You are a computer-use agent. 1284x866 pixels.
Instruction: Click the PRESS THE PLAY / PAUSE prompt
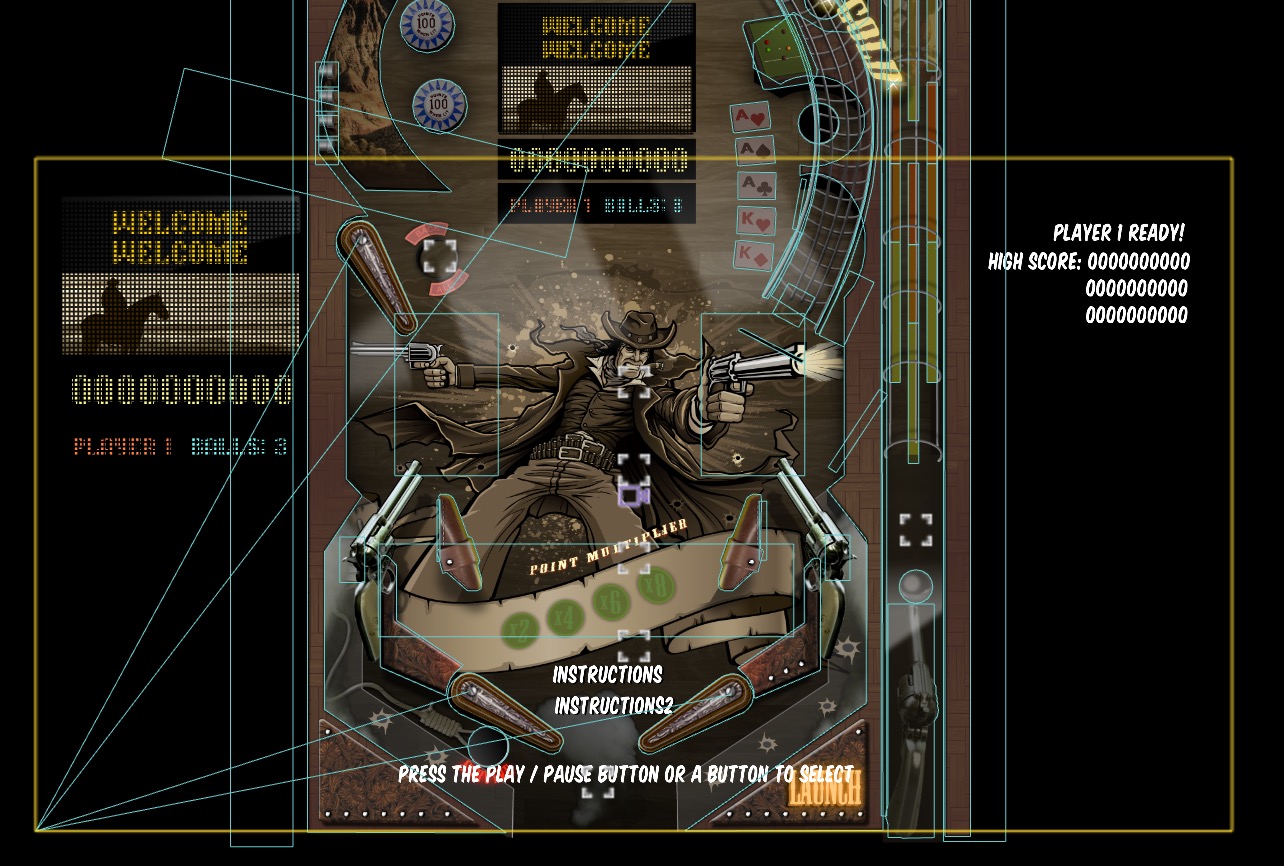[x=625, y=773]
